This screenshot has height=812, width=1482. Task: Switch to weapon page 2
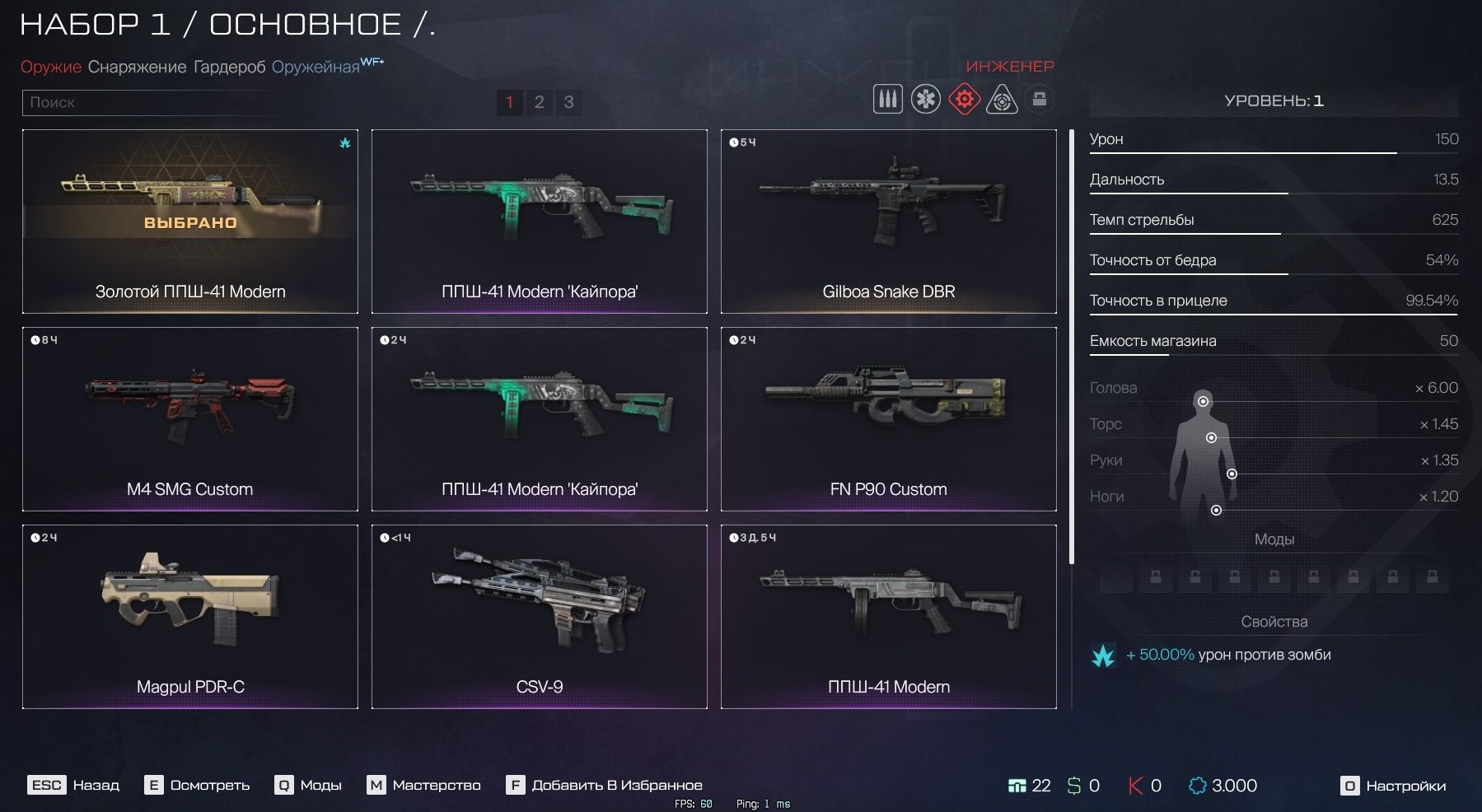tap(539, 102)
